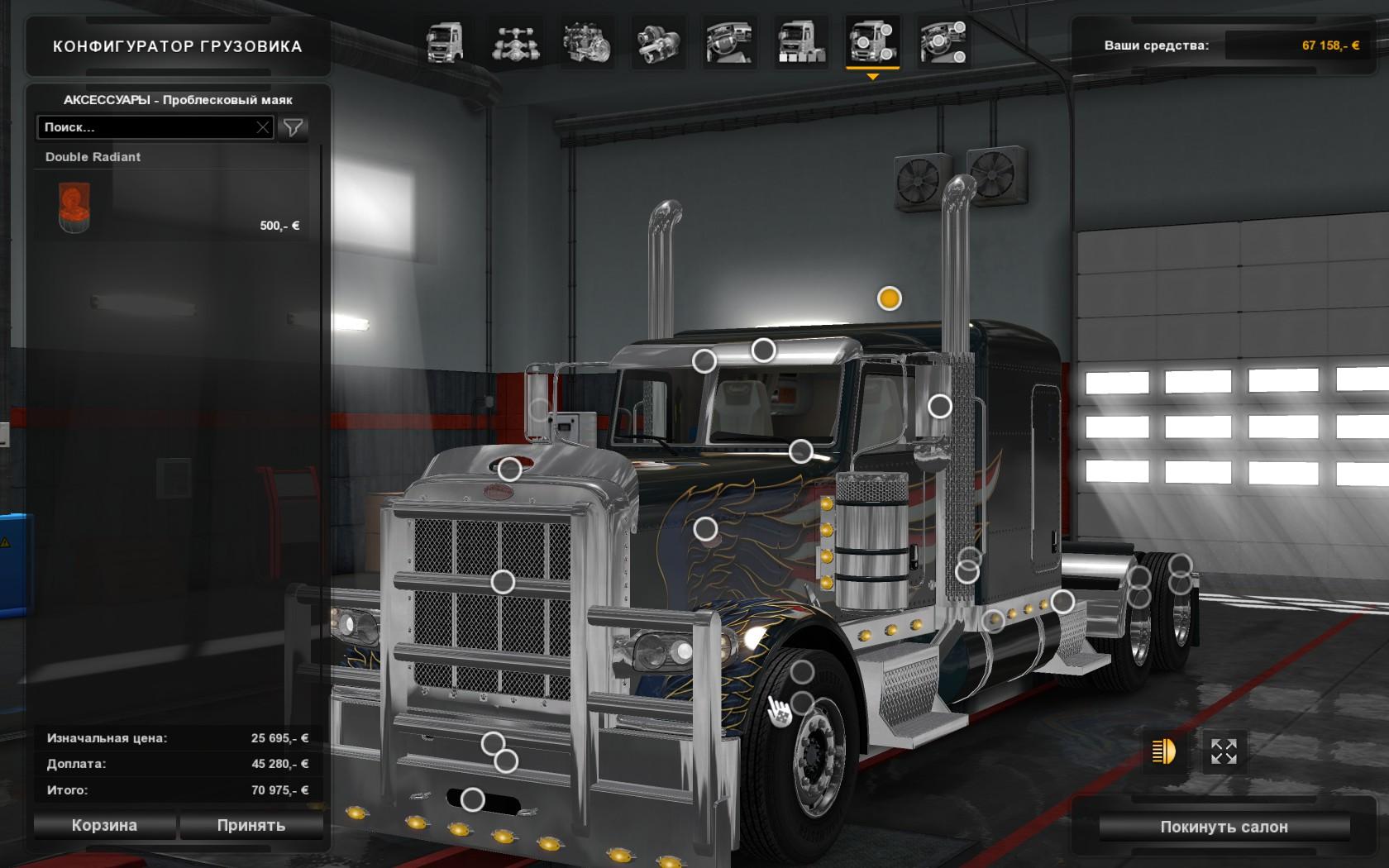Toggle the truck headlights icon
This screenshot has height=868, width=1389.
pyautogui.click(x=1163, y=751)
